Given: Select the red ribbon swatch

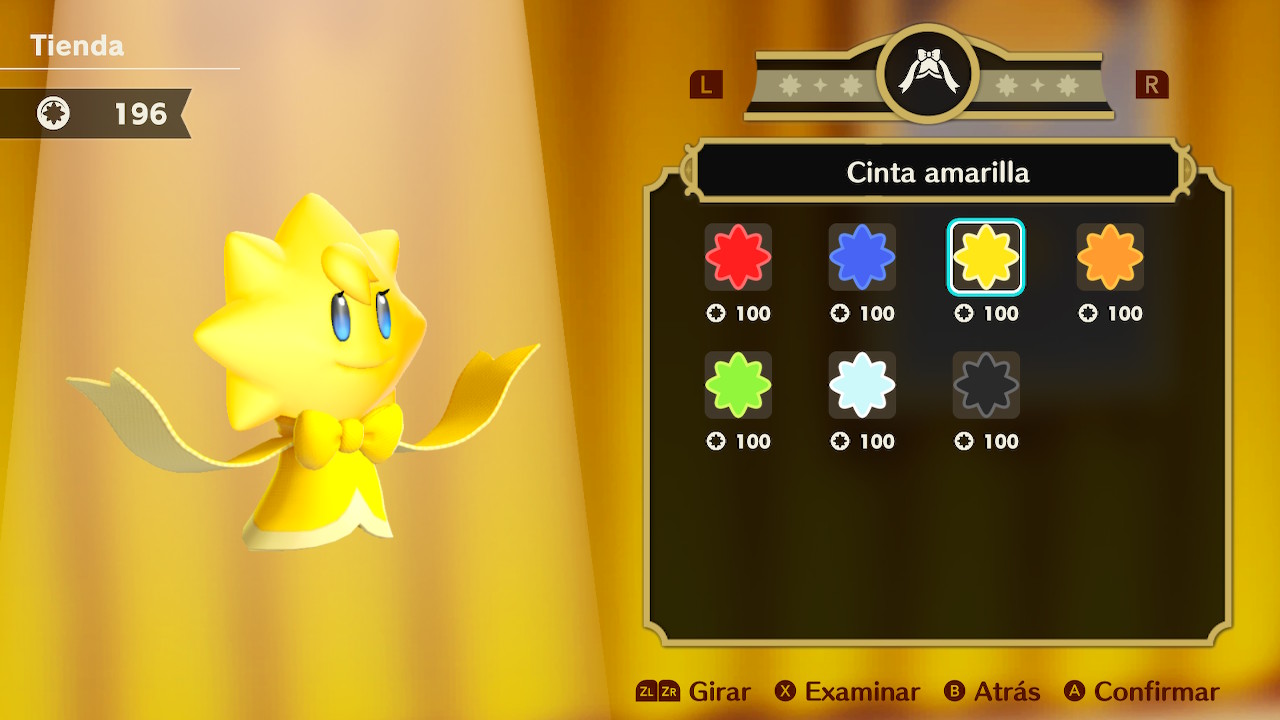Looking at the screenshot, I should click(x=738, y=257).
